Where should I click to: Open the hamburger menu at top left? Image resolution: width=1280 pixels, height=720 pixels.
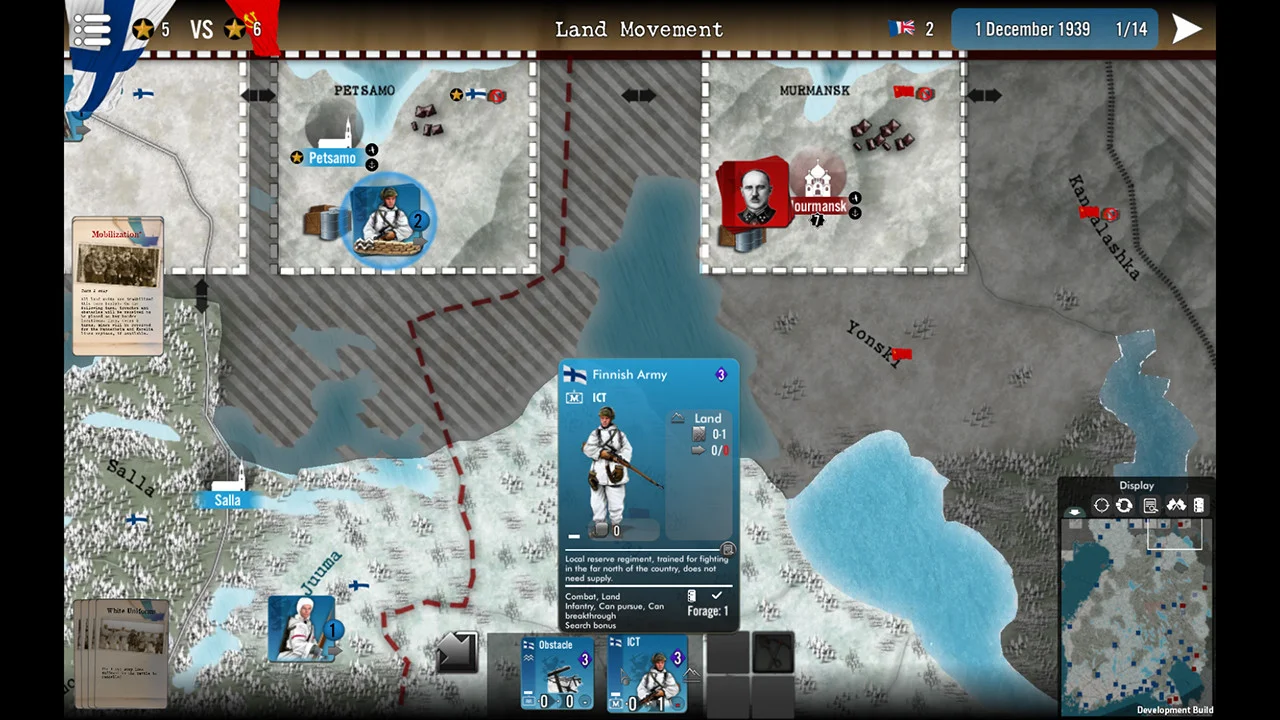click(91, 29)
